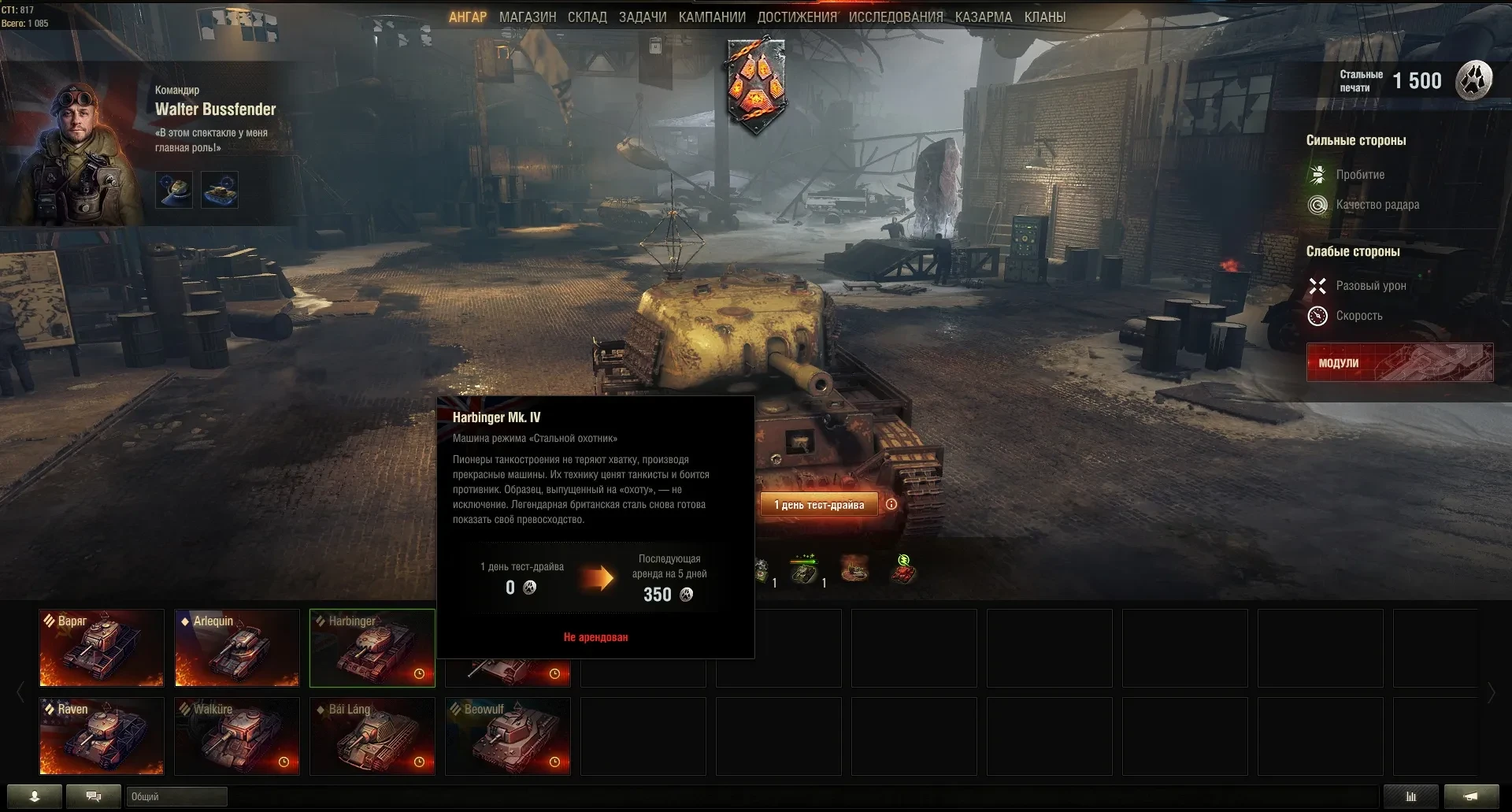The width and height of the screenshot is (1512, 812).
Task: Choose the Arlequin tank tile
Action: tap(237, 647)
